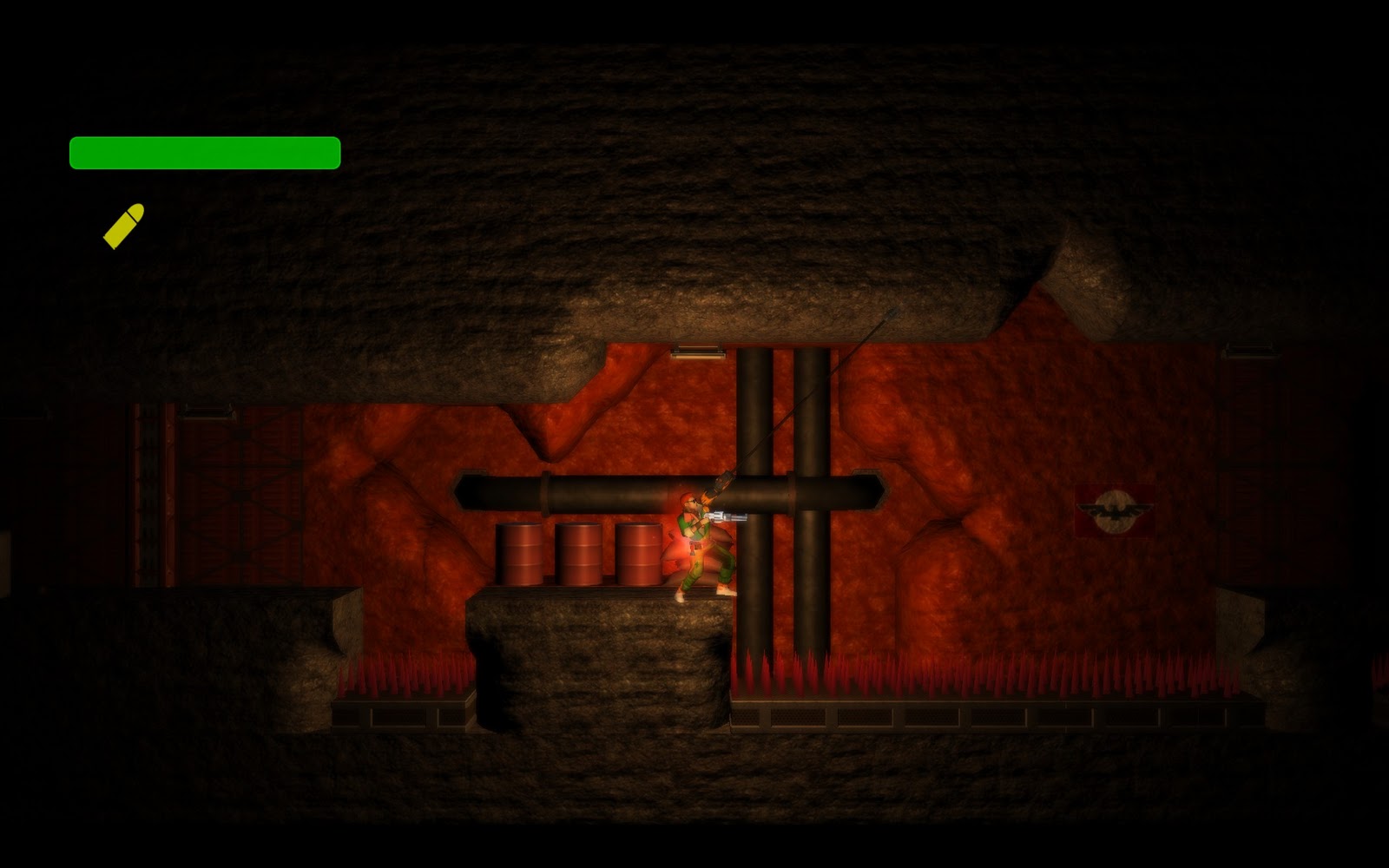Select the yellow bullet ammo icon
This screenshot has width=1389, height=868.
click(x=124, y=224)
